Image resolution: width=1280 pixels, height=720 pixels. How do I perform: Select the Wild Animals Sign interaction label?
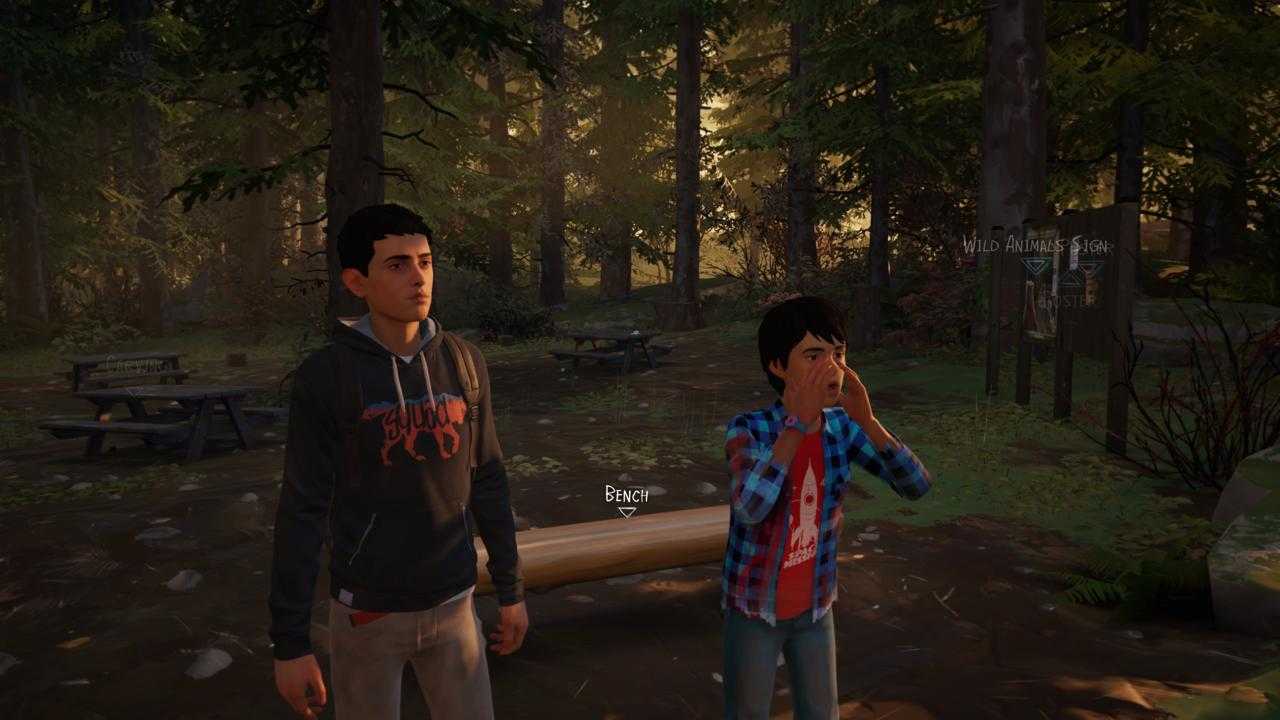pos(1036,245)
